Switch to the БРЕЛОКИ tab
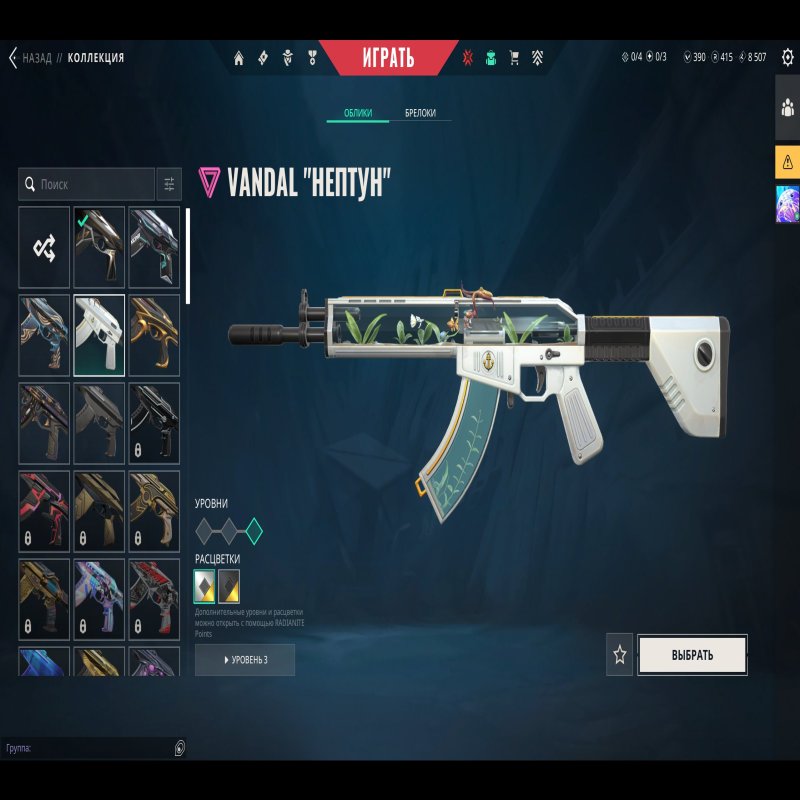The width and height of the screenshot is (800, 800). [420, 113]
